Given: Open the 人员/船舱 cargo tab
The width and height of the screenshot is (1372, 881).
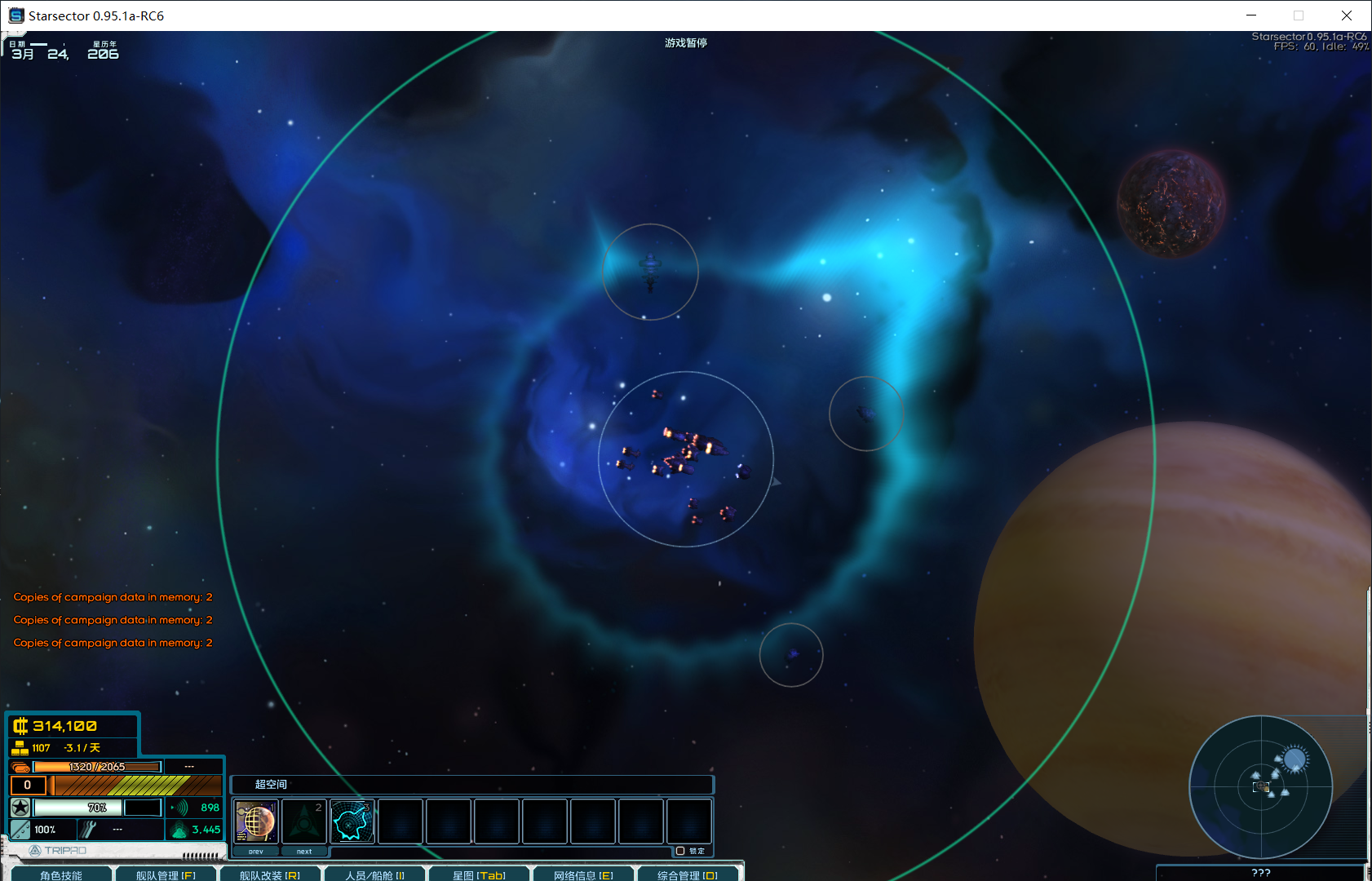Looking at the screenshot, I should pos(374,874).
